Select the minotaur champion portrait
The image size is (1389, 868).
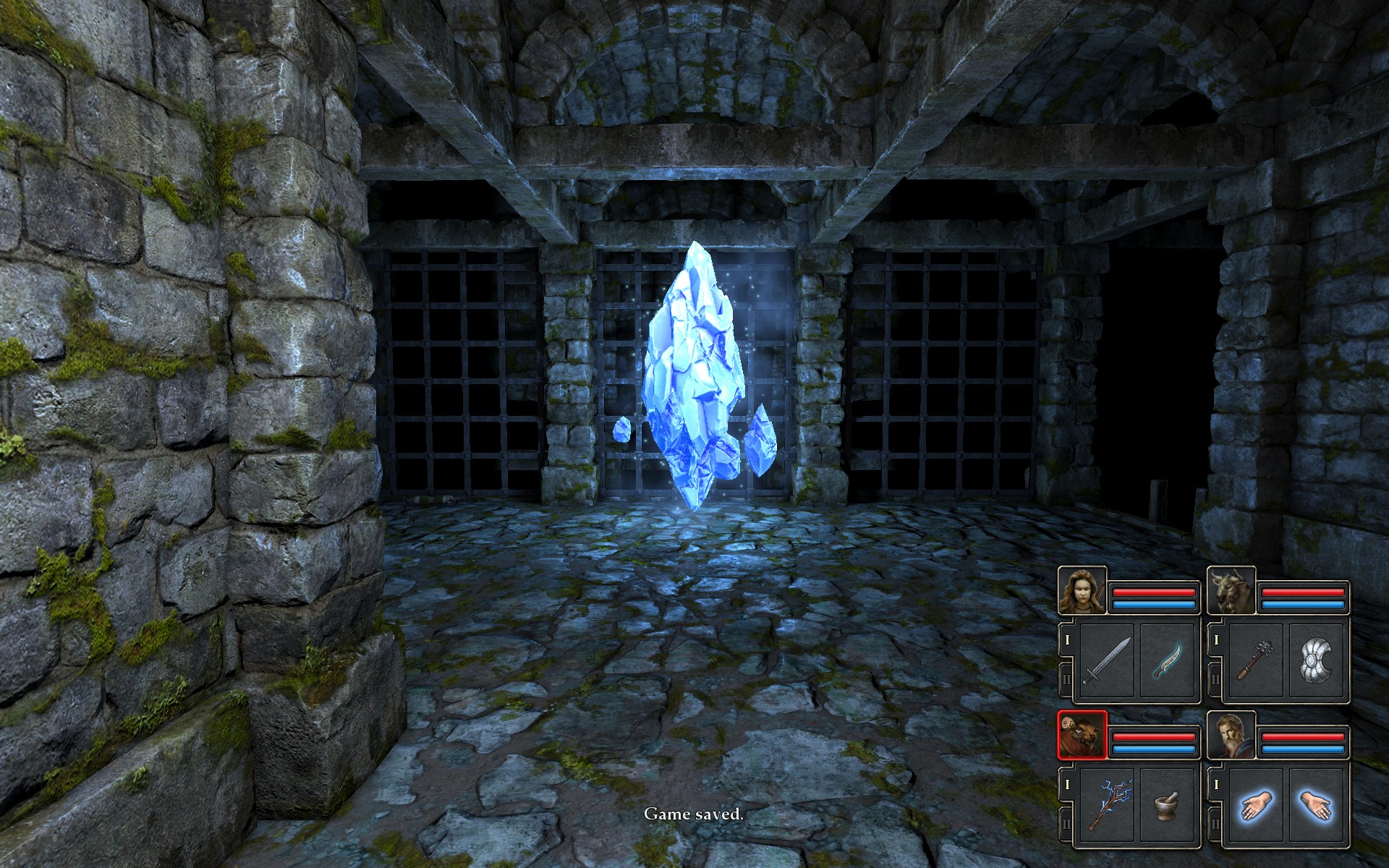(x=1231, y=590)
